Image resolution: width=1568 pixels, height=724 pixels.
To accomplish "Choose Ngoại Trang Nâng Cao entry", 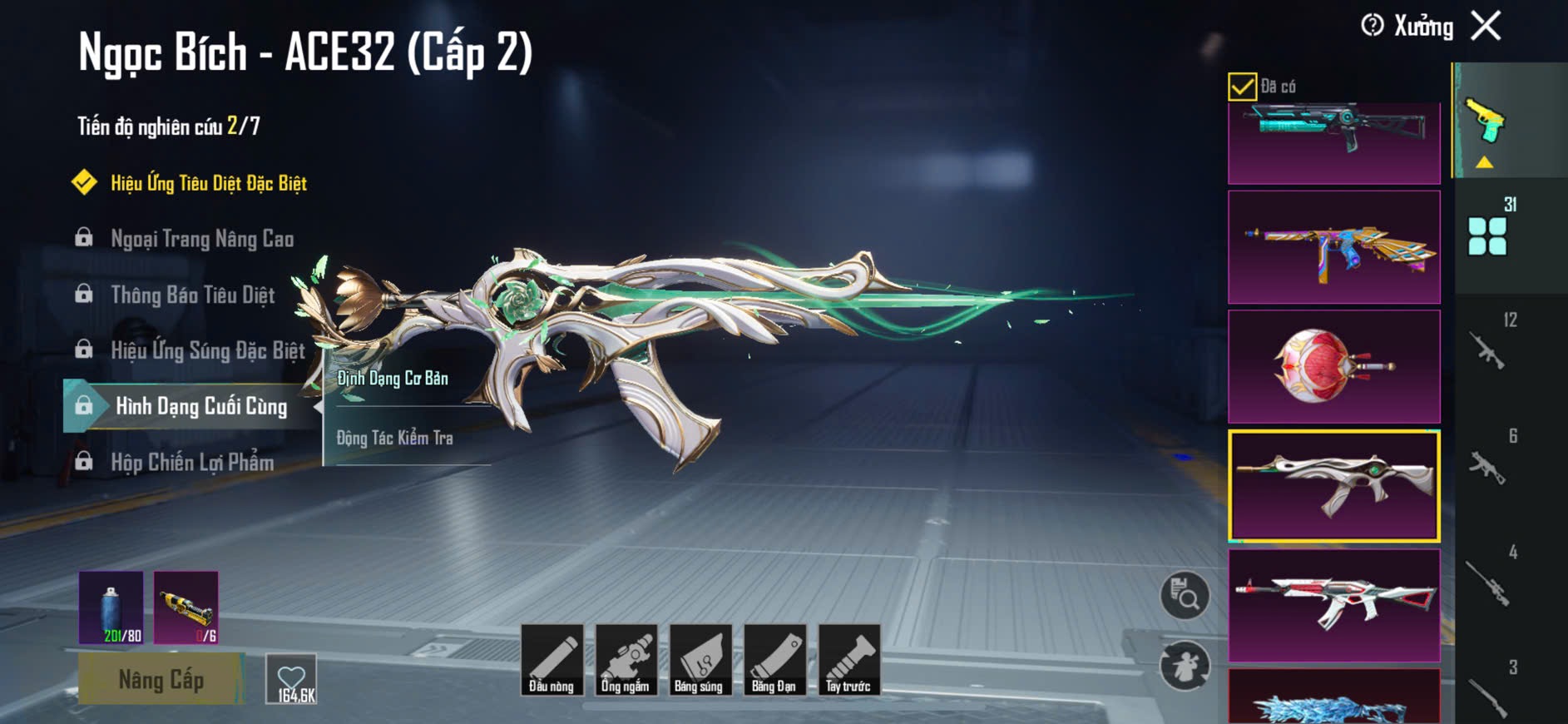I will click(202, 239).
